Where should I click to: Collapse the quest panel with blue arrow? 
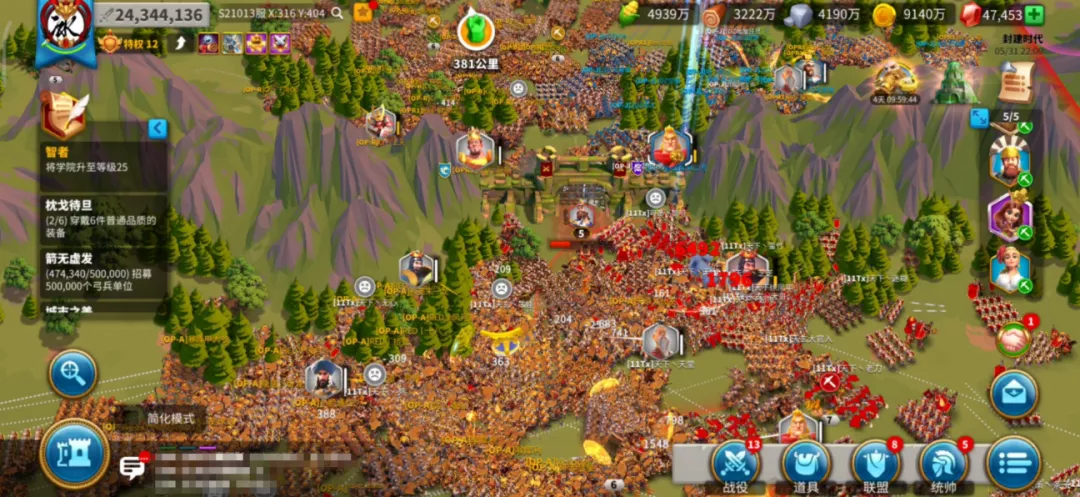(x=157, y=128)
